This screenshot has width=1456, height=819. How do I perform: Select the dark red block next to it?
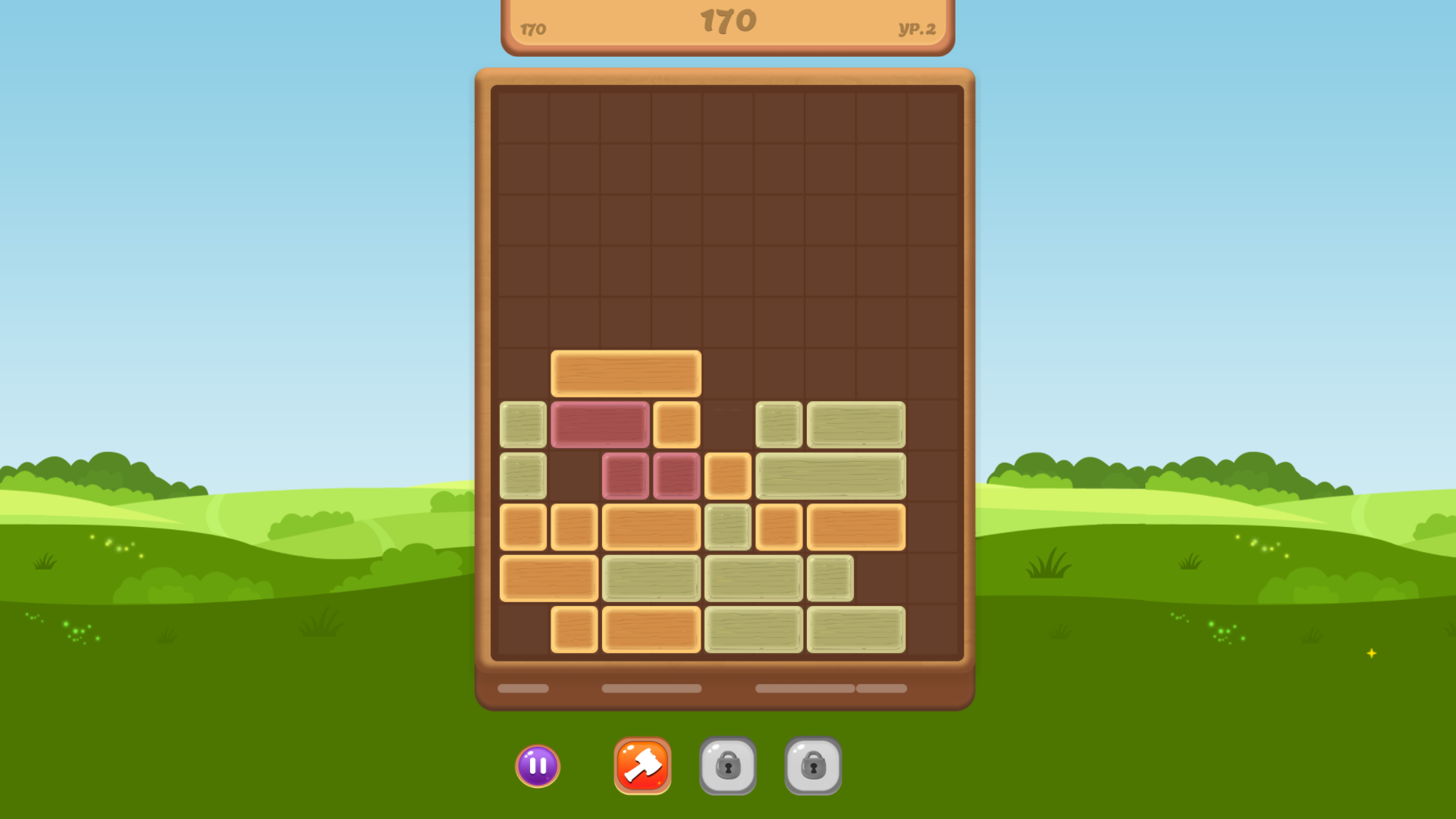coord(600,425)
